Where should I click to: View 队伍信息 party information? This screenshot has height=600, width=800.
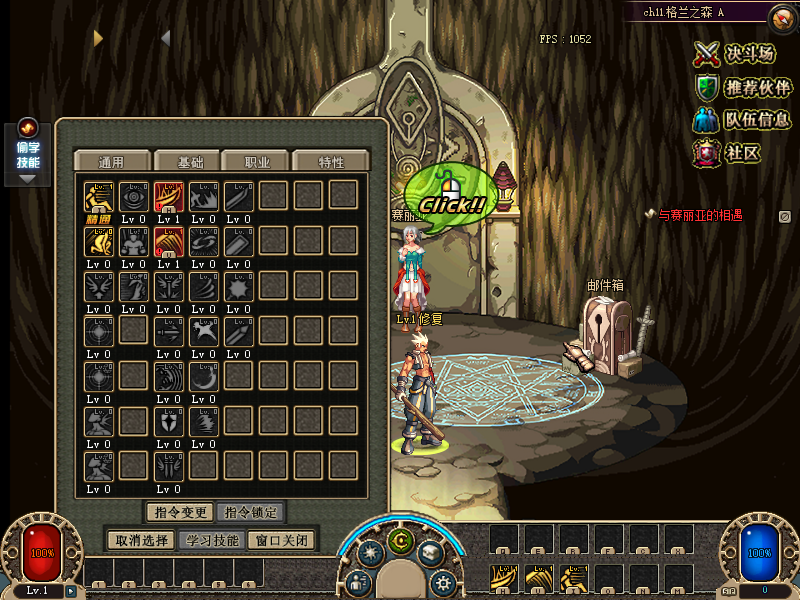[x=743, y=120]
